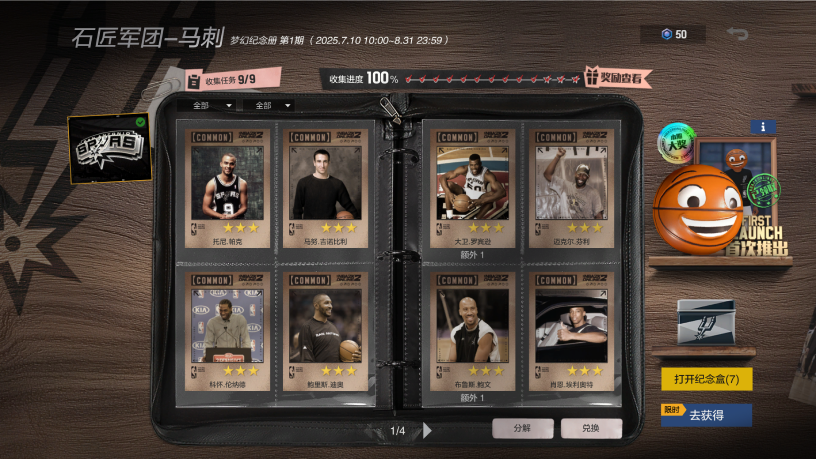
Task: Select the 托尼·帕克 player card
Action: point(227,189)
